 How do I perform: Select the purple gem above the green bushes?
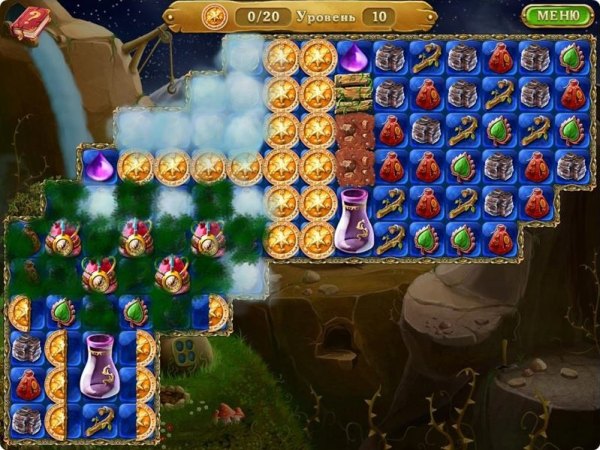click(98, 165)
